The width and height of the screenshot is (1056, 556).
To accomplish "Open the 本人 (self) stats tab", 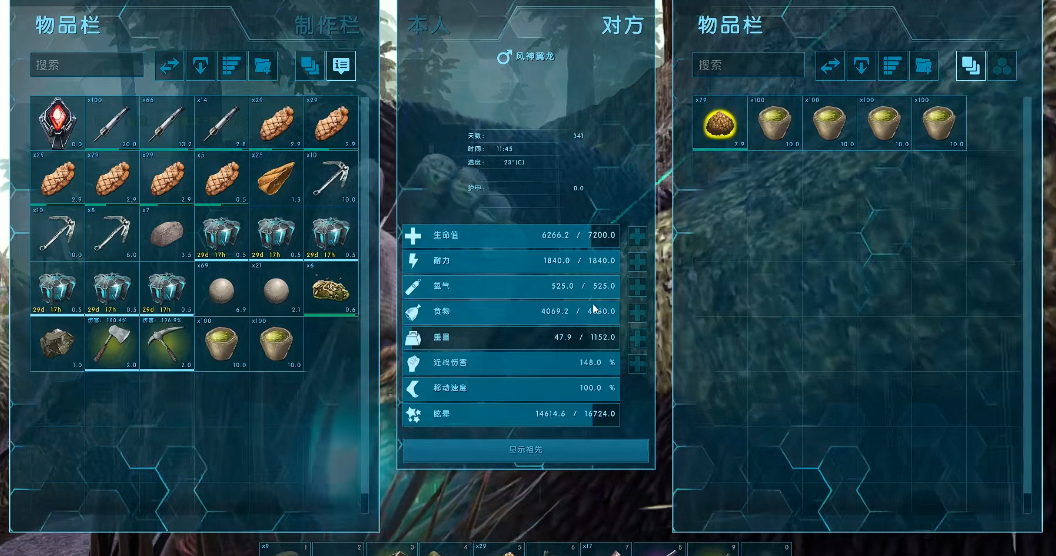I will coord(430,26).
